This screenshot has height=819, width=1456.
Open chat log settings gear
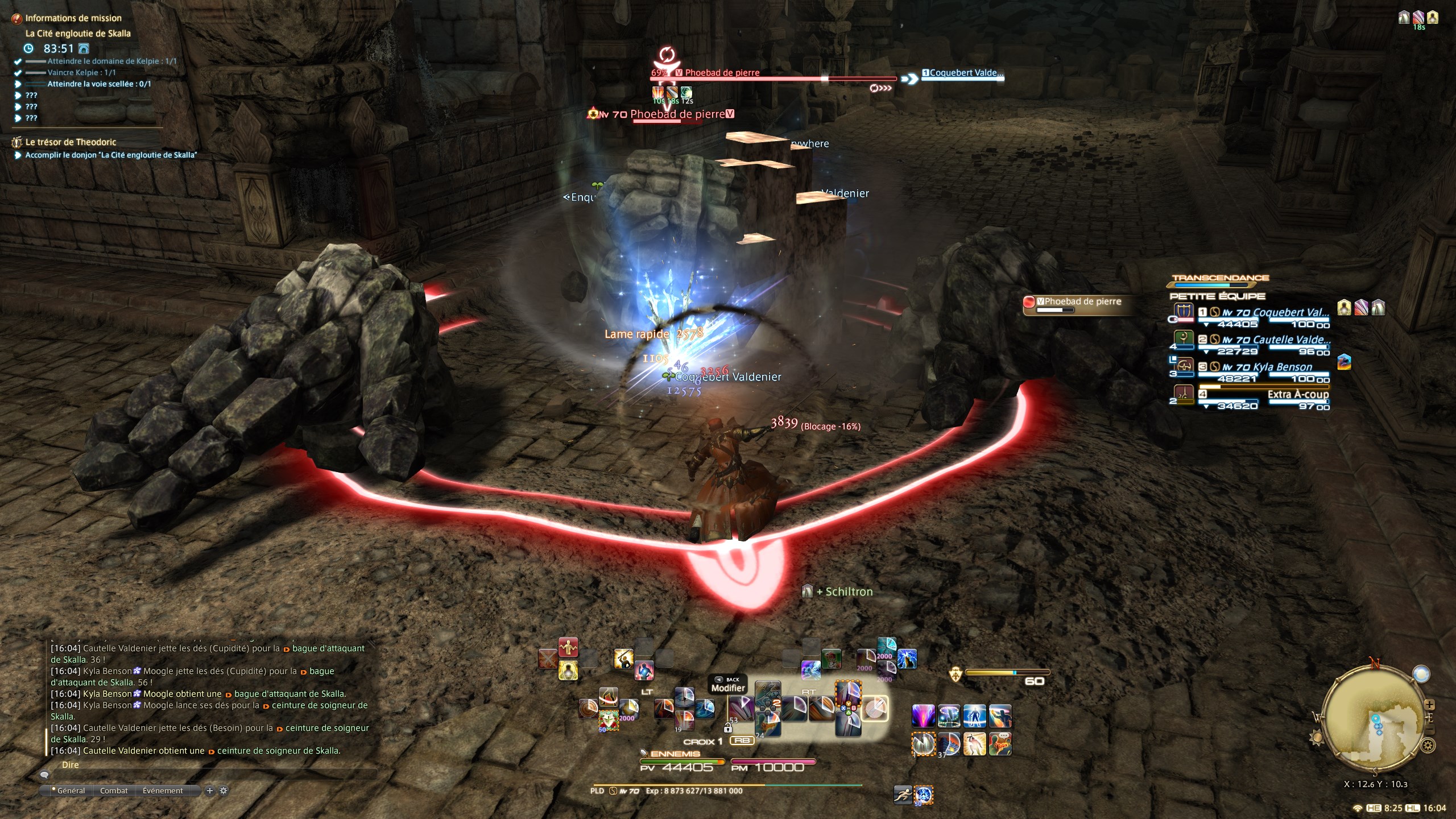click(224, 791)
